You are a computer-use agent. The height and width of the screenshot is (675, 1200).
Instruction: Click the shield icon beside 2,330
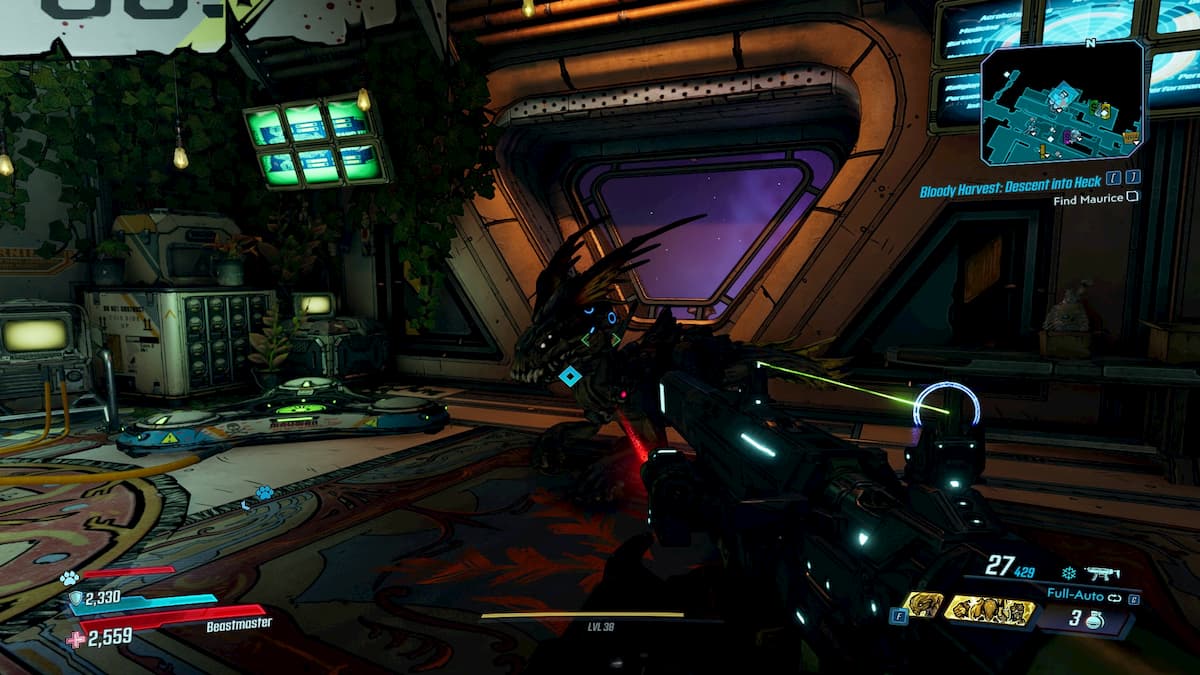(x=76, y=598)
